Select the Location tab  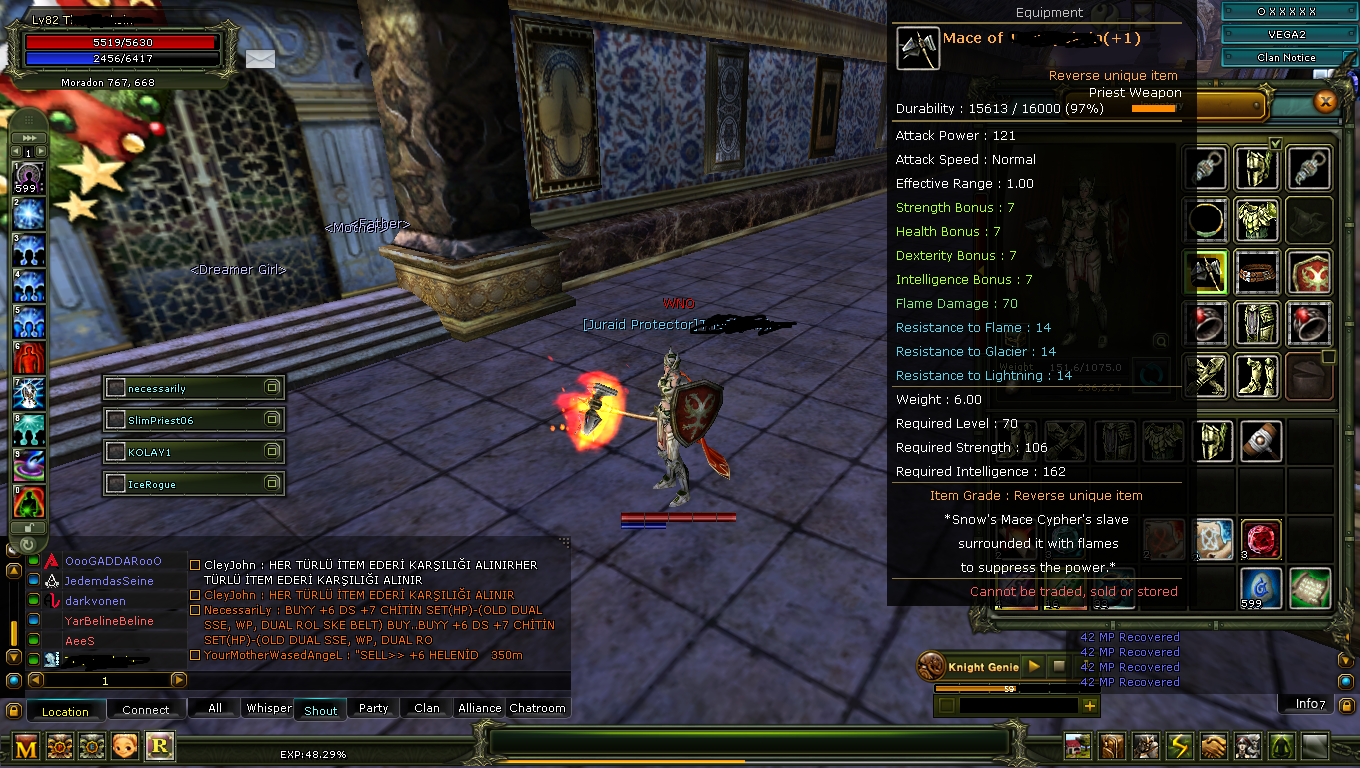(65, 711)
